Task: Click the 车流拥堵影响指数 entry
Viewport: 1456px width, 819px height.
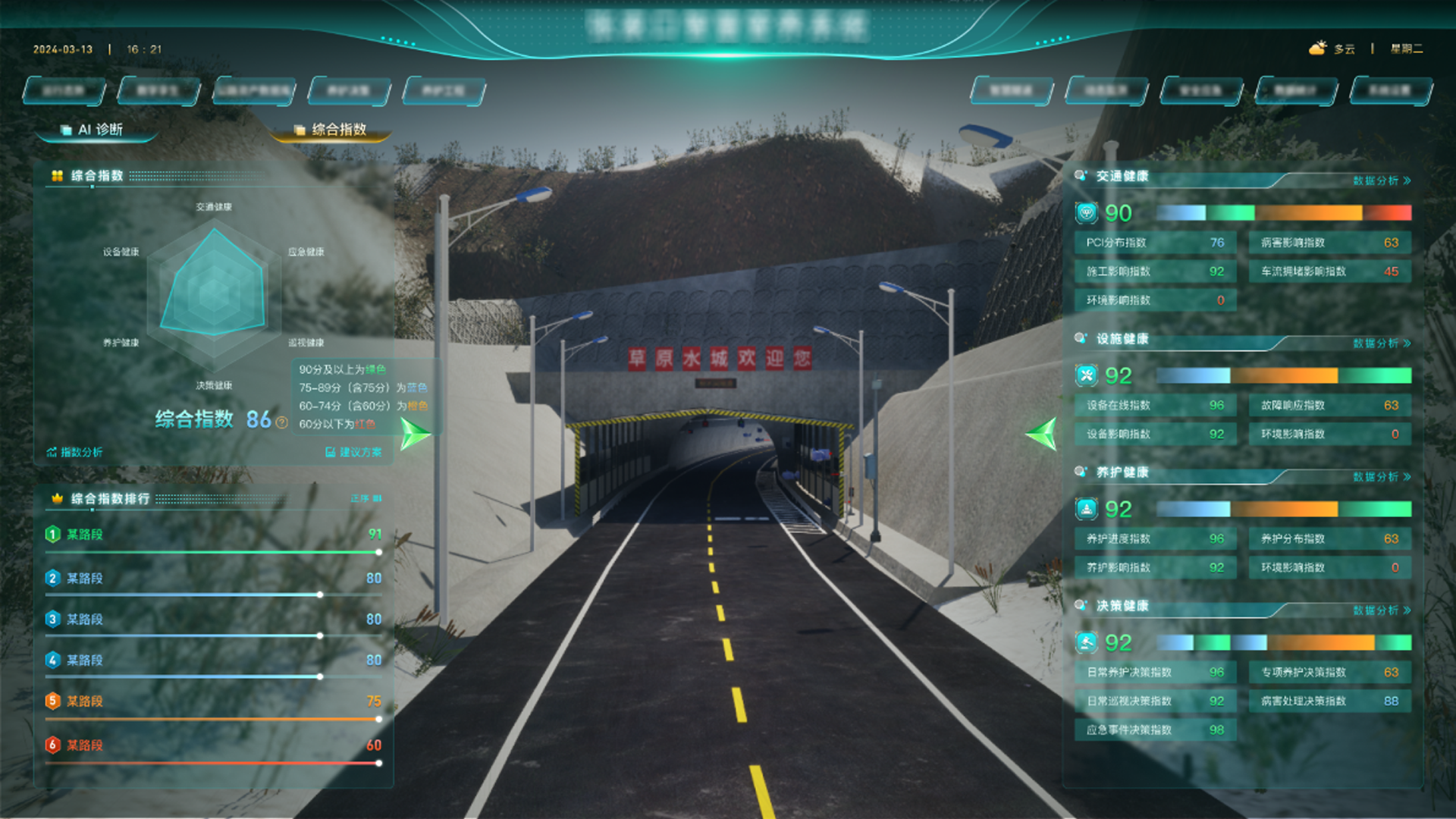Action: [1329, 271]
